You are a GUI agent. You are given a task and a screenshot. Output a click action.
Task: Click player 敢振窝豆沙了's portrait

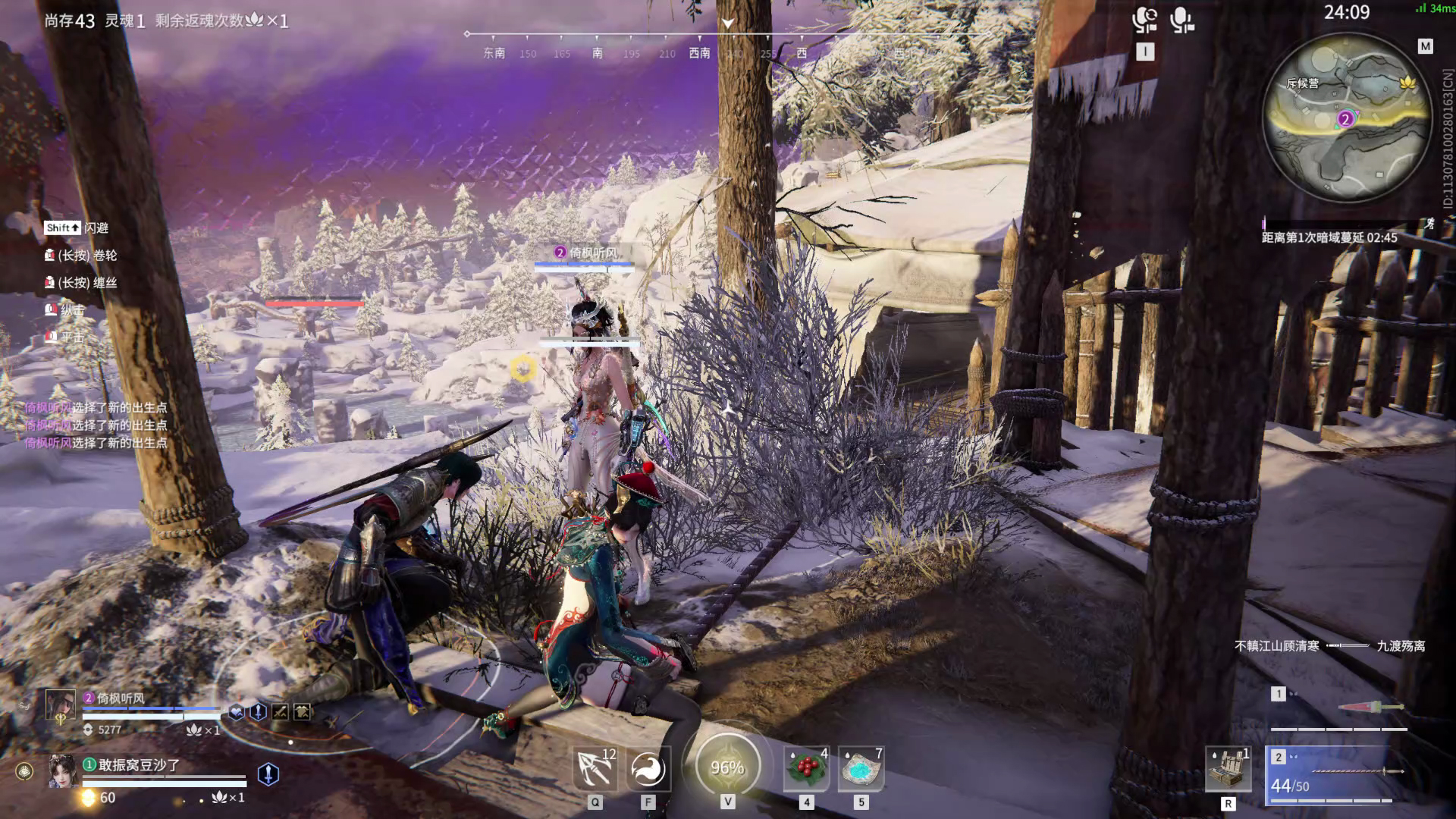[63, 772]
